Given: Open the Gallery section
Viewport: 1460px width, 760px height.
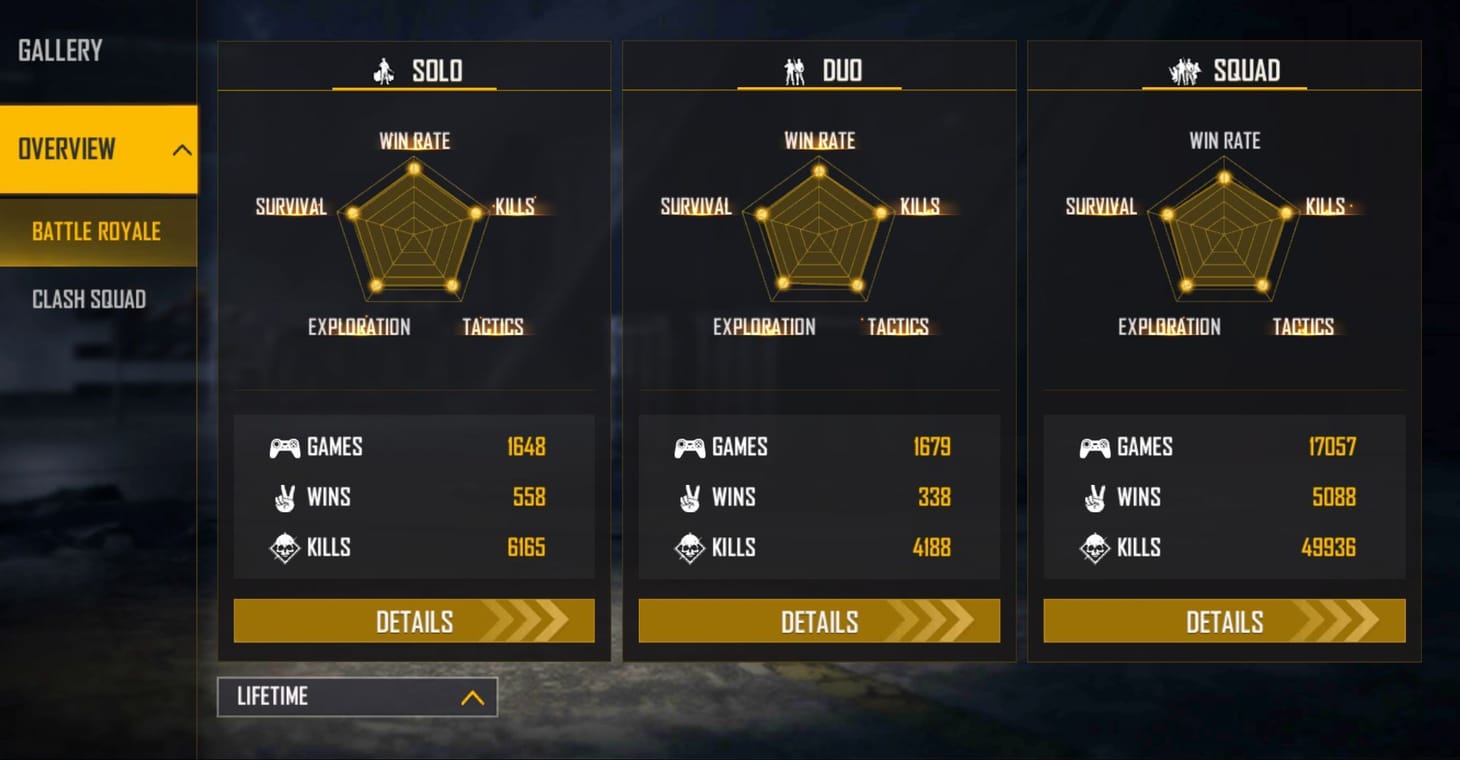Looking at the screenshot, I should [x=60, y=50].
